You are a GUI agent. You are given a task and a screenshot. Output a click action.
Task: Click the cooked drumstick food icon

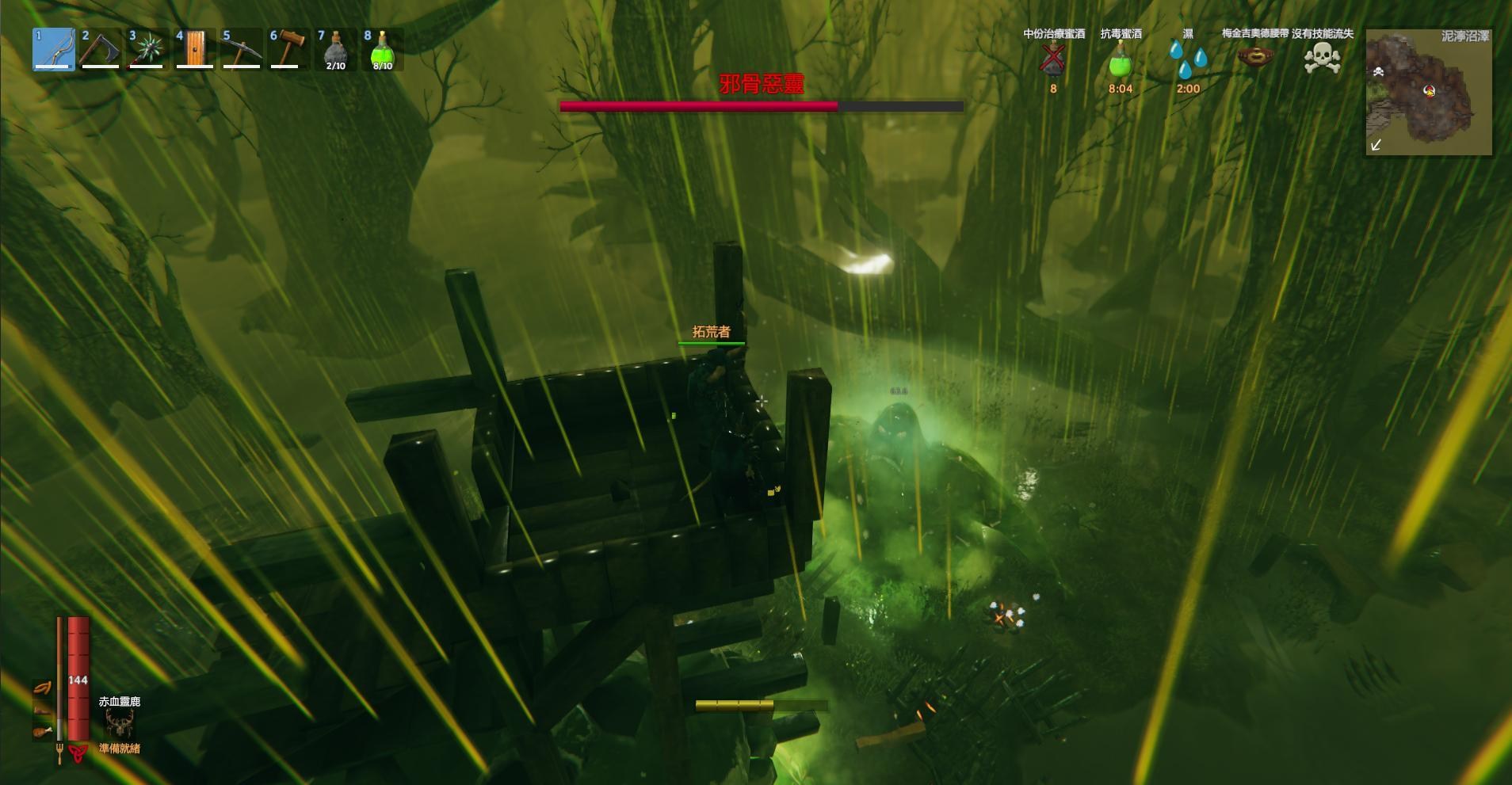(42, 731)
